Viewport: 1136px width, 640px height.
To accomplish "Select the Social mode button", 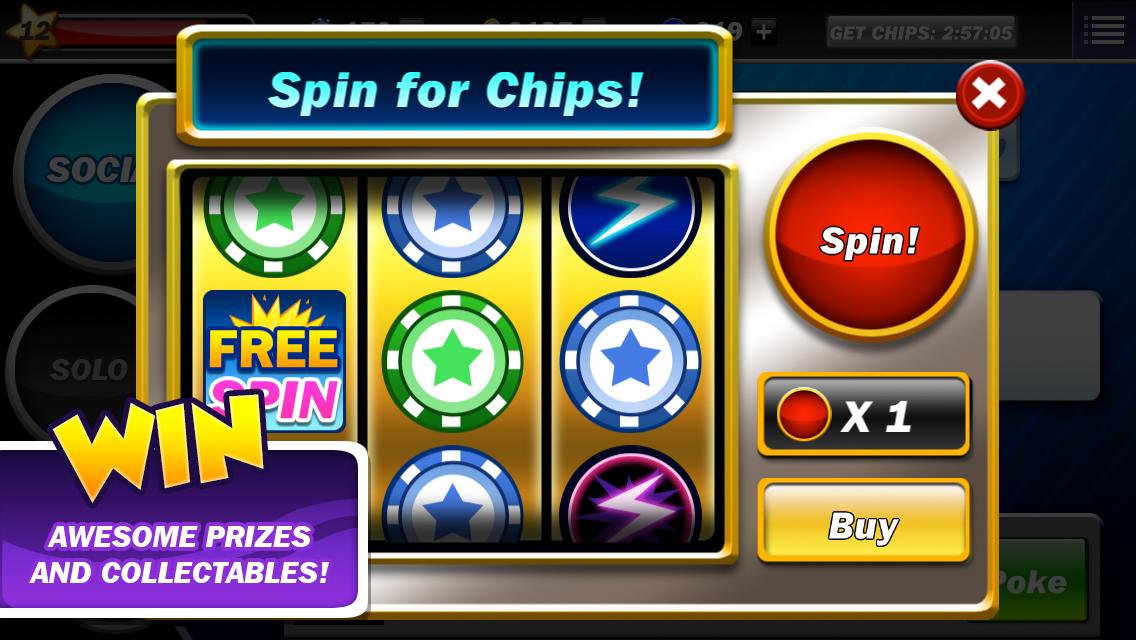I will coord(80,170).
